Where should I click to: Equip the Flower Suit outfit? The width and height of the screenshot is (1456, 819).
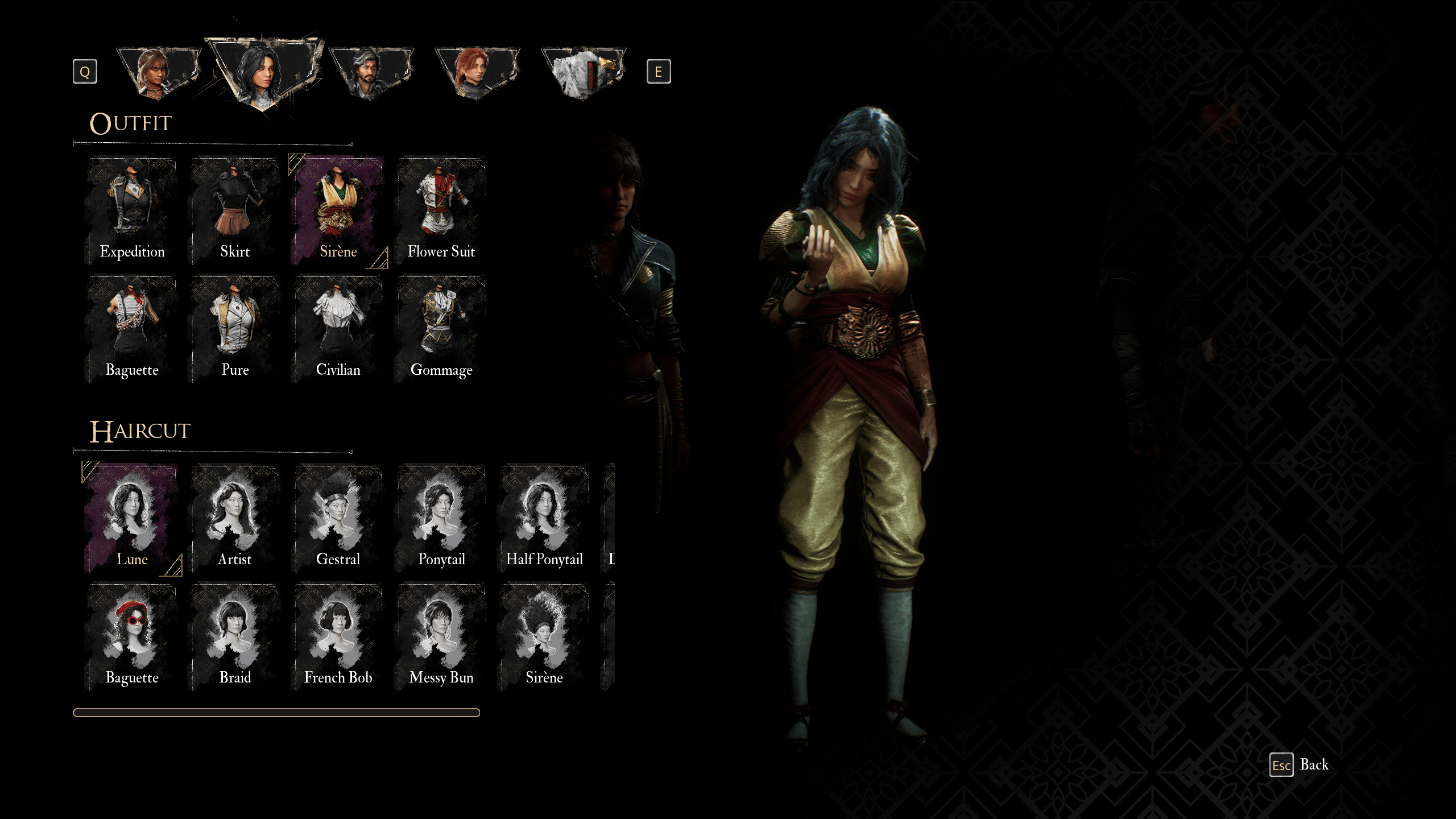pos(441,212)
